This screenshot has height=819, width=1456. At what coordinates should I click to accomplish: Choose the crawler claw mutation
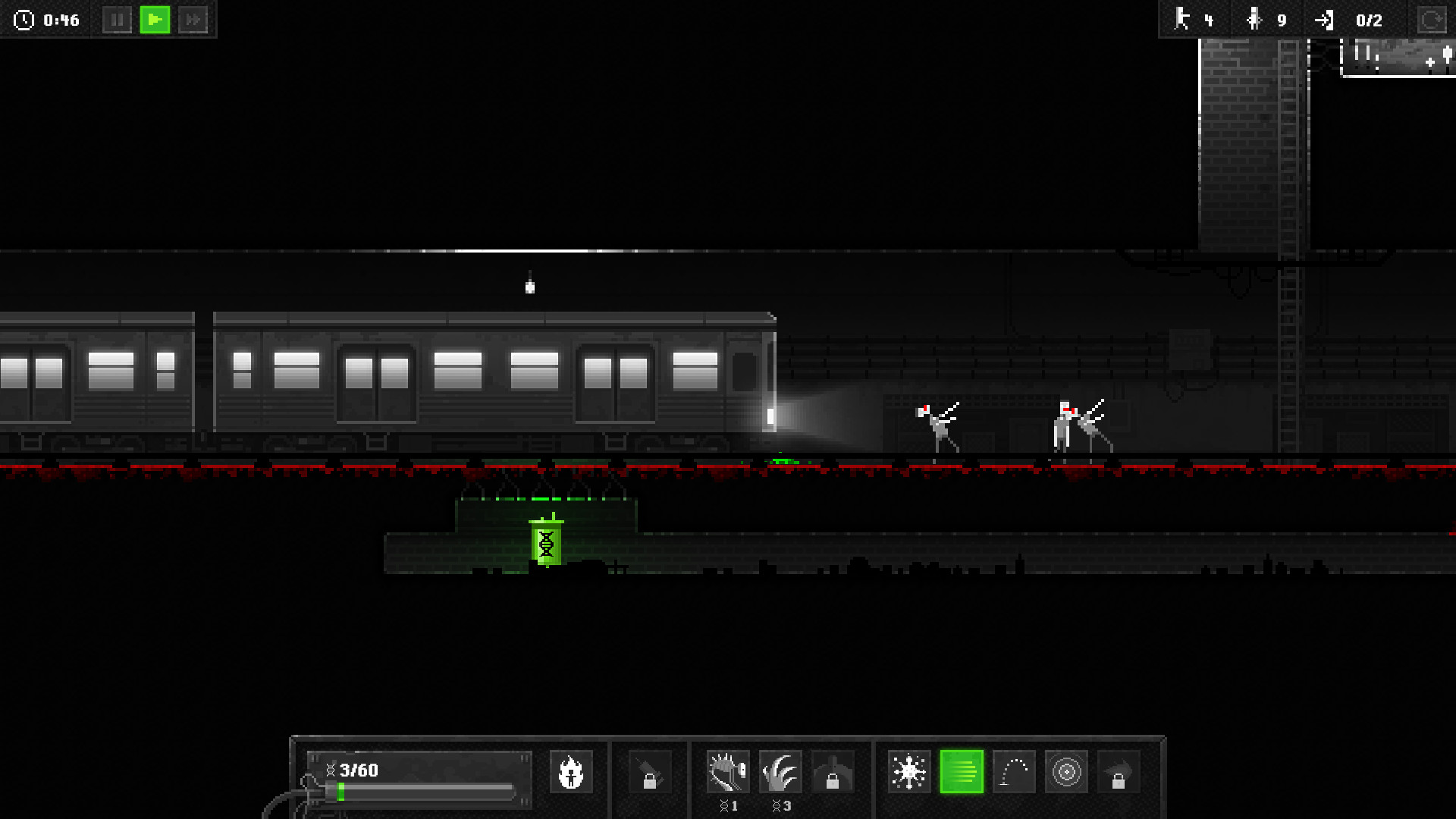click(x=780, y=771)
